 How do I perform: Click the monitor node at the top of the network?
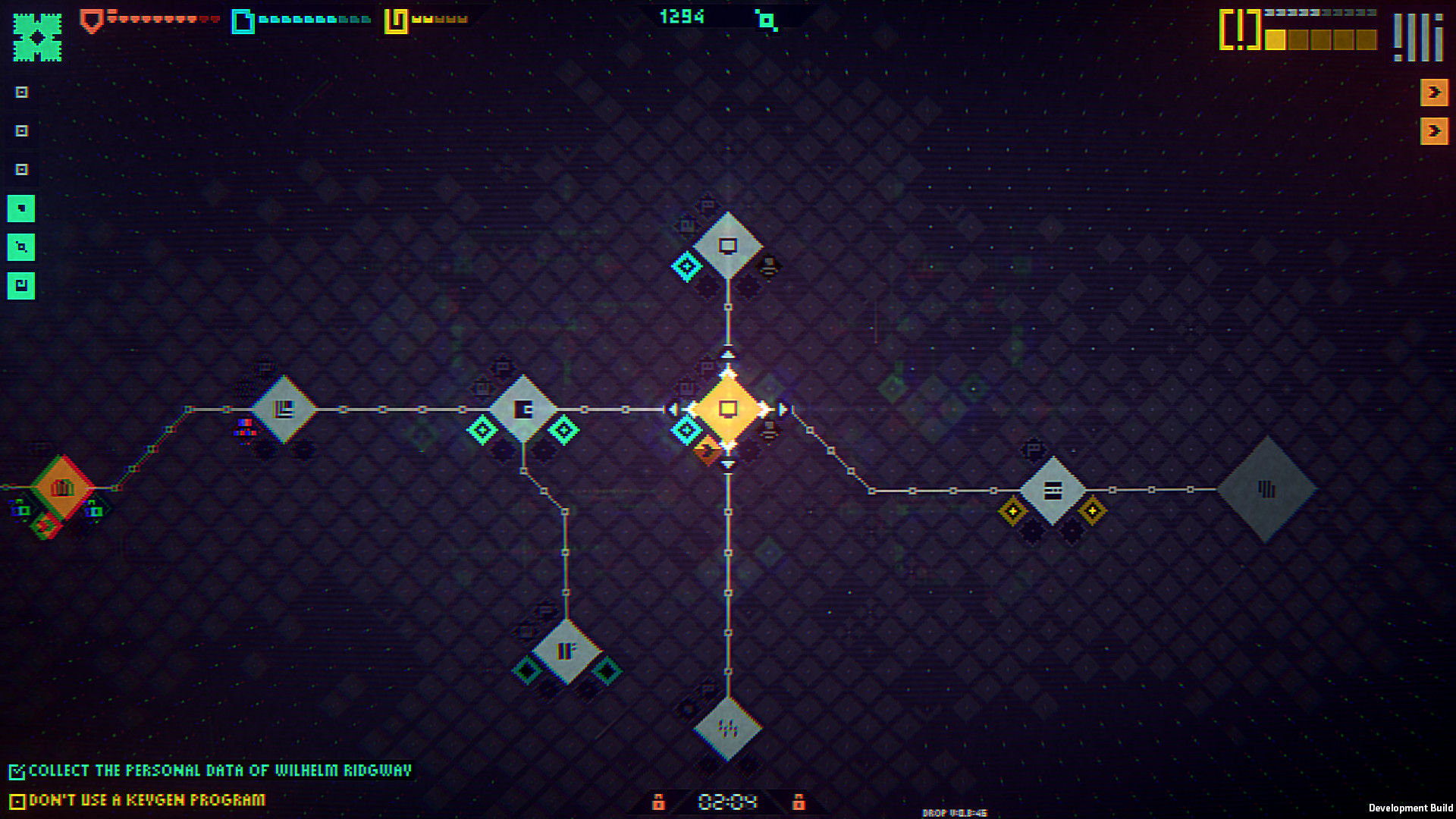tap(727, 246)
